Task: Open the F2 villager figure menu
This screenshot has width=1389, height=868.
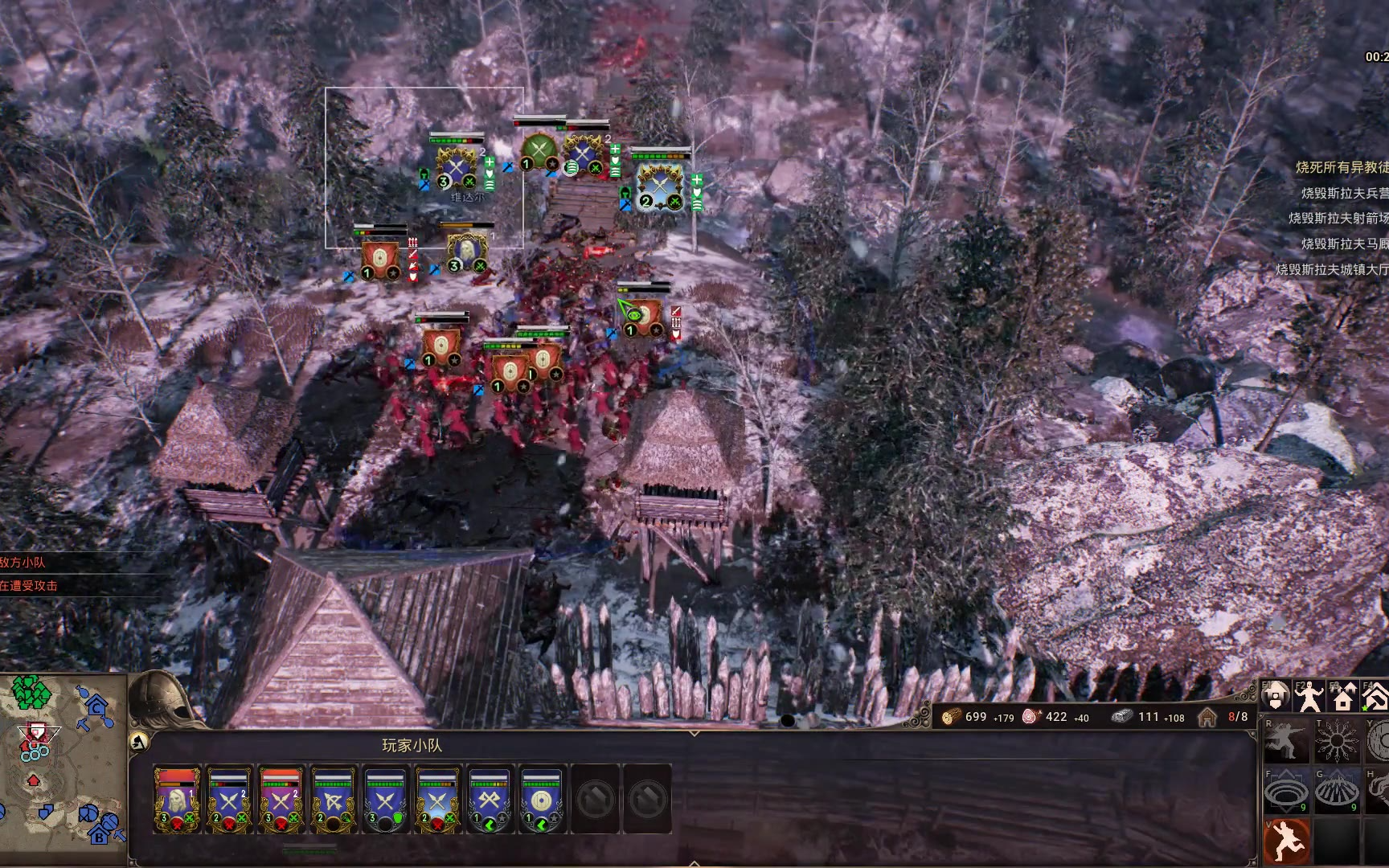Action: [1309, 696]
